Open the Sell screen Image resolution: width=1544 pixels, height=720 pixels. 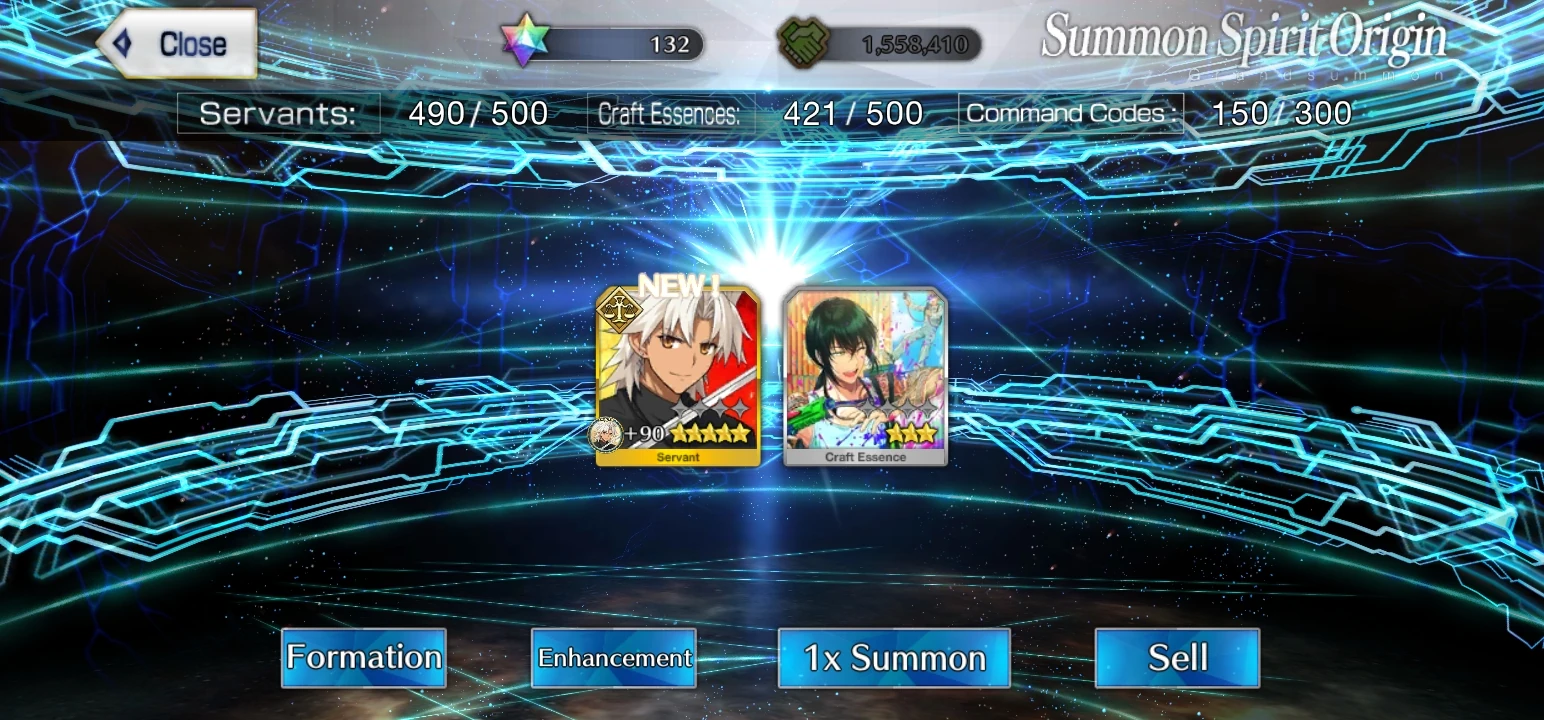click(x=1177, y=657)
